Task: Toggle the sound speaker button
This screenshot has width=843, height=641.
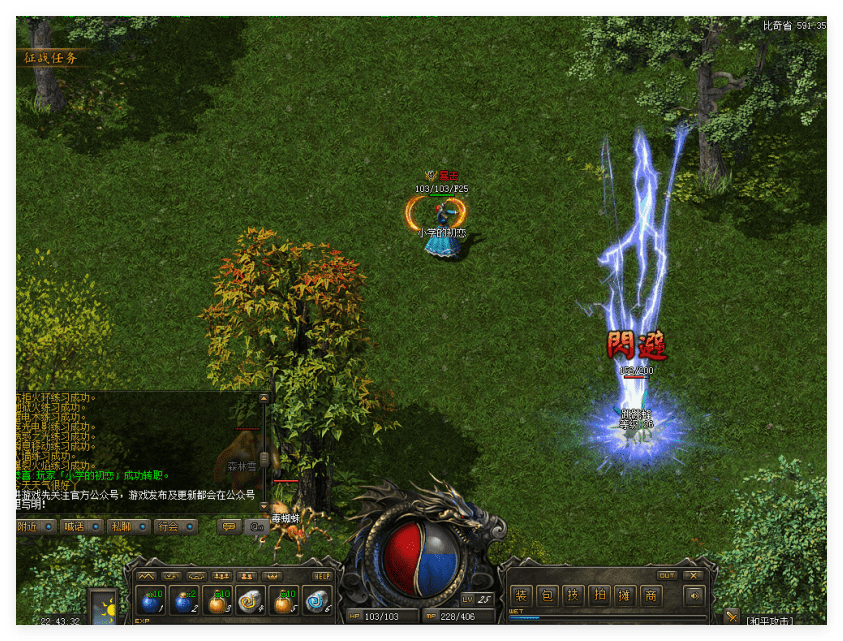Action: click(694, 596)
